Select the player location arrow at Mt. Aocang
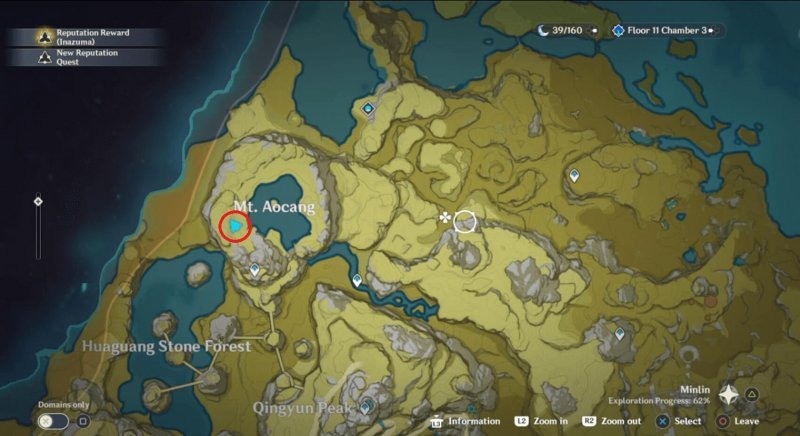This screenshot has width=800, height=436. 236,228
